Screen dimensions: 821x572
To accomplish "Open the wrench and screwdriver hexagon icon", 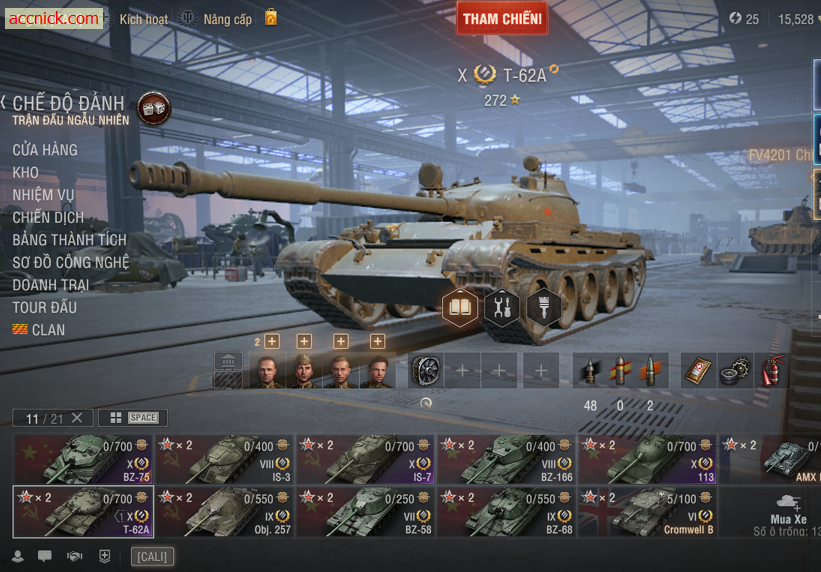I will click(502, 307).
